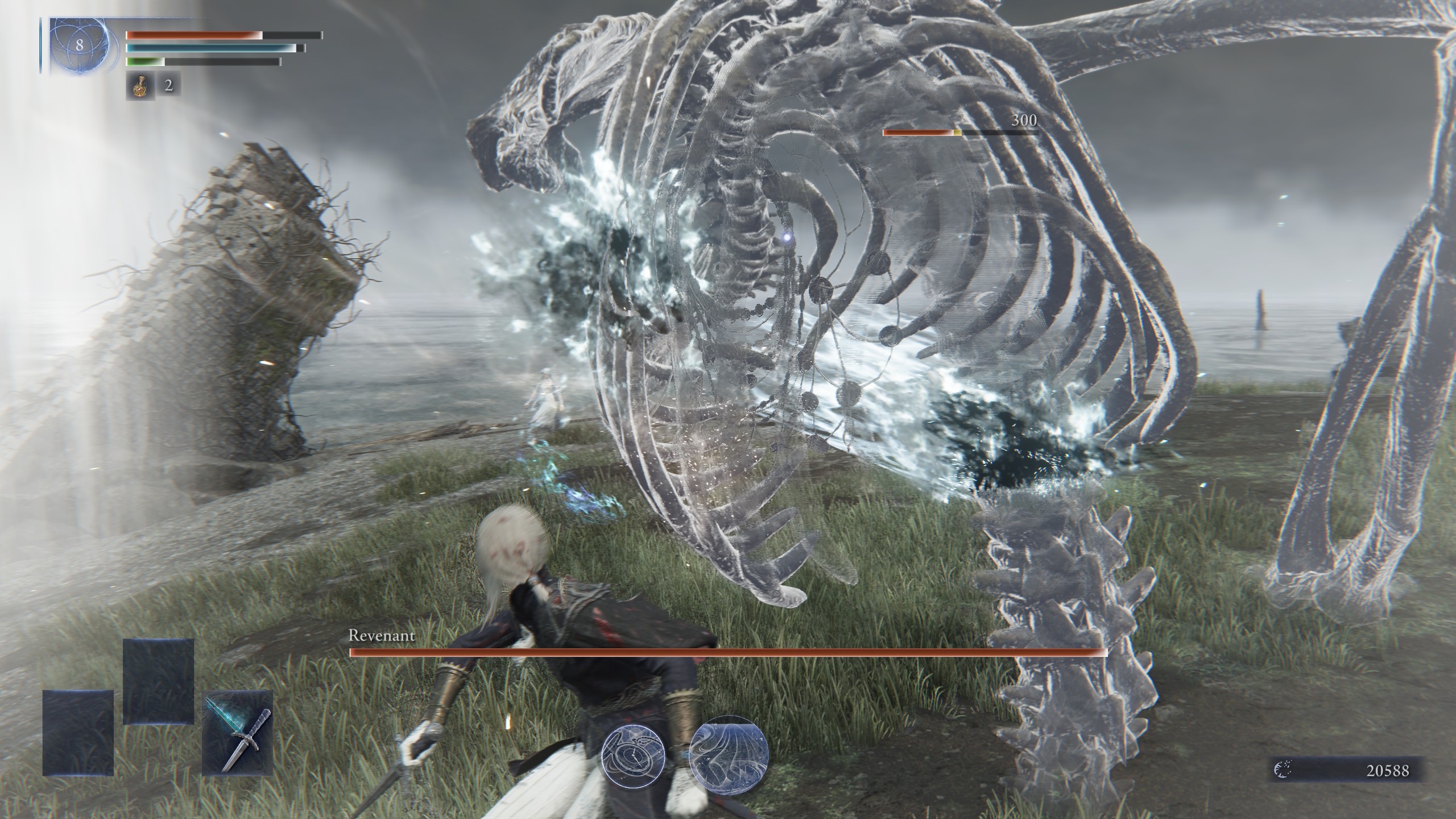The width and height of the screenshot is (1456, 819).
Task: Click the vertical blue indicator left of the emblem
Action: click(x=40, y=43)
